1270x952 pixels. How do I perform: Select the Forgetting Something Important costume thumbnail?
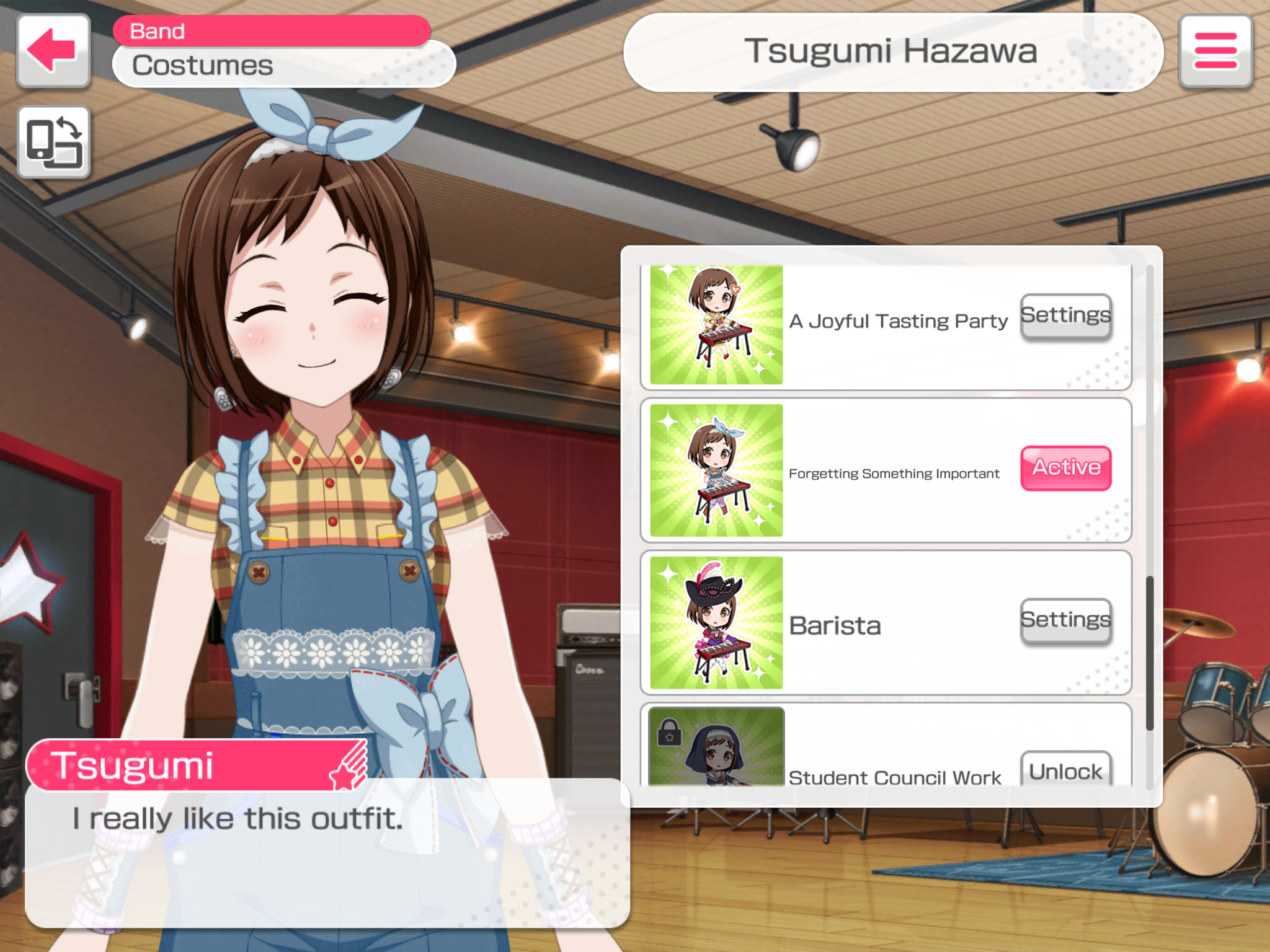[716, 470]
